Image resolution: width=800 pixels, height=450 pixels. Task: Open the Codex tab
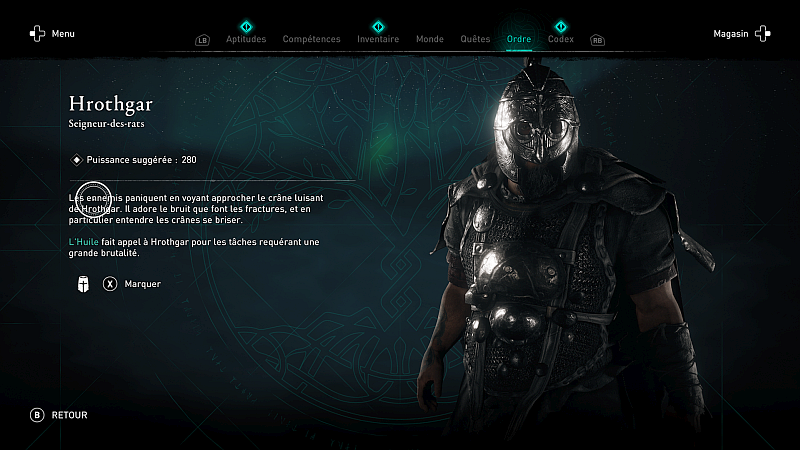click(561, 39)
